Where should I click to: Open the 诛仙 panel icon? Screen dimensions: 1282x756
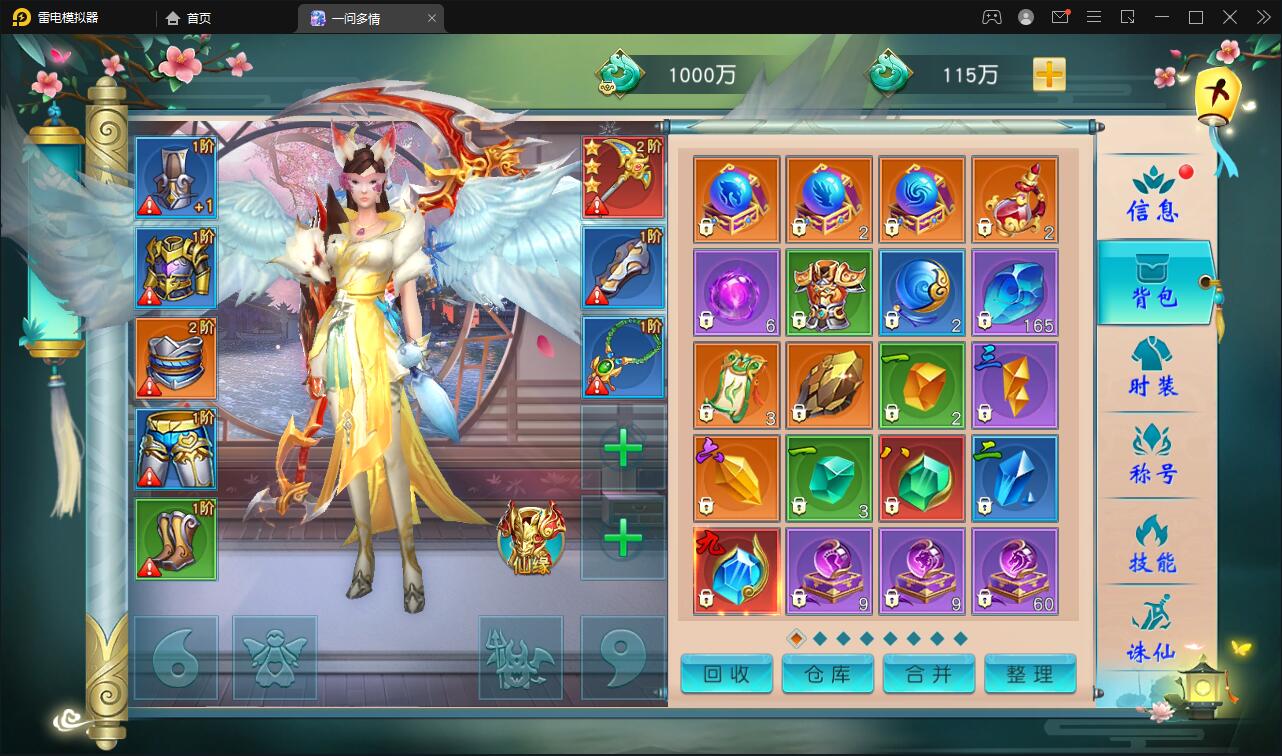click(1150, 640)
